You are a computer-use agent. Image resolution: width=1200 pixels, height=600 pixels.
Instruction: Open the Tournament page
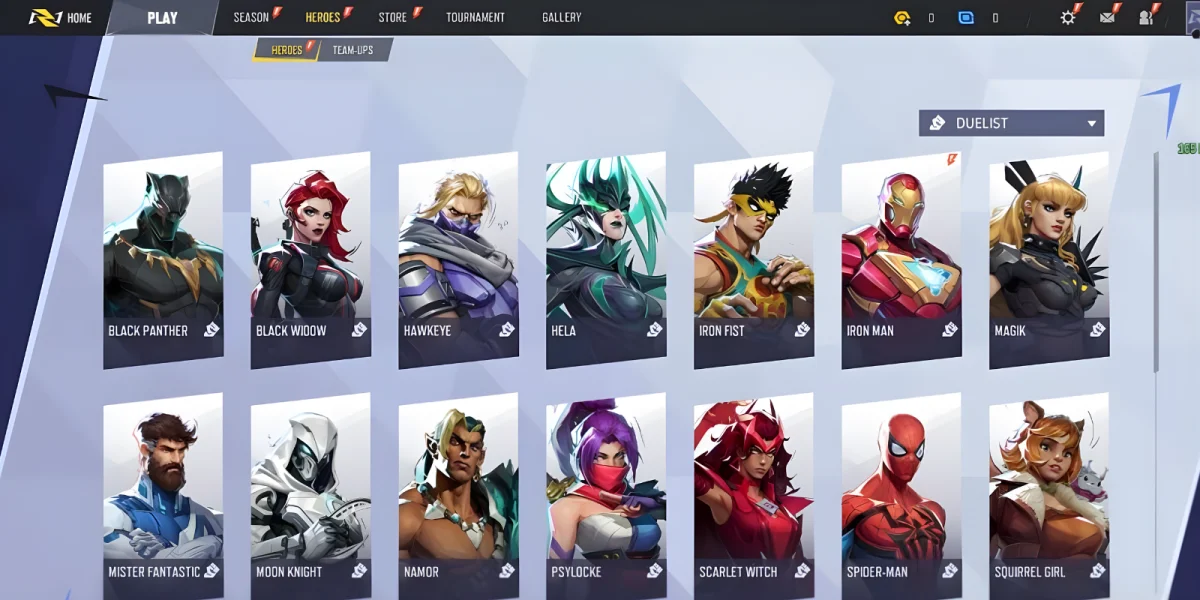pyautogui.click(x=475, y=17)
